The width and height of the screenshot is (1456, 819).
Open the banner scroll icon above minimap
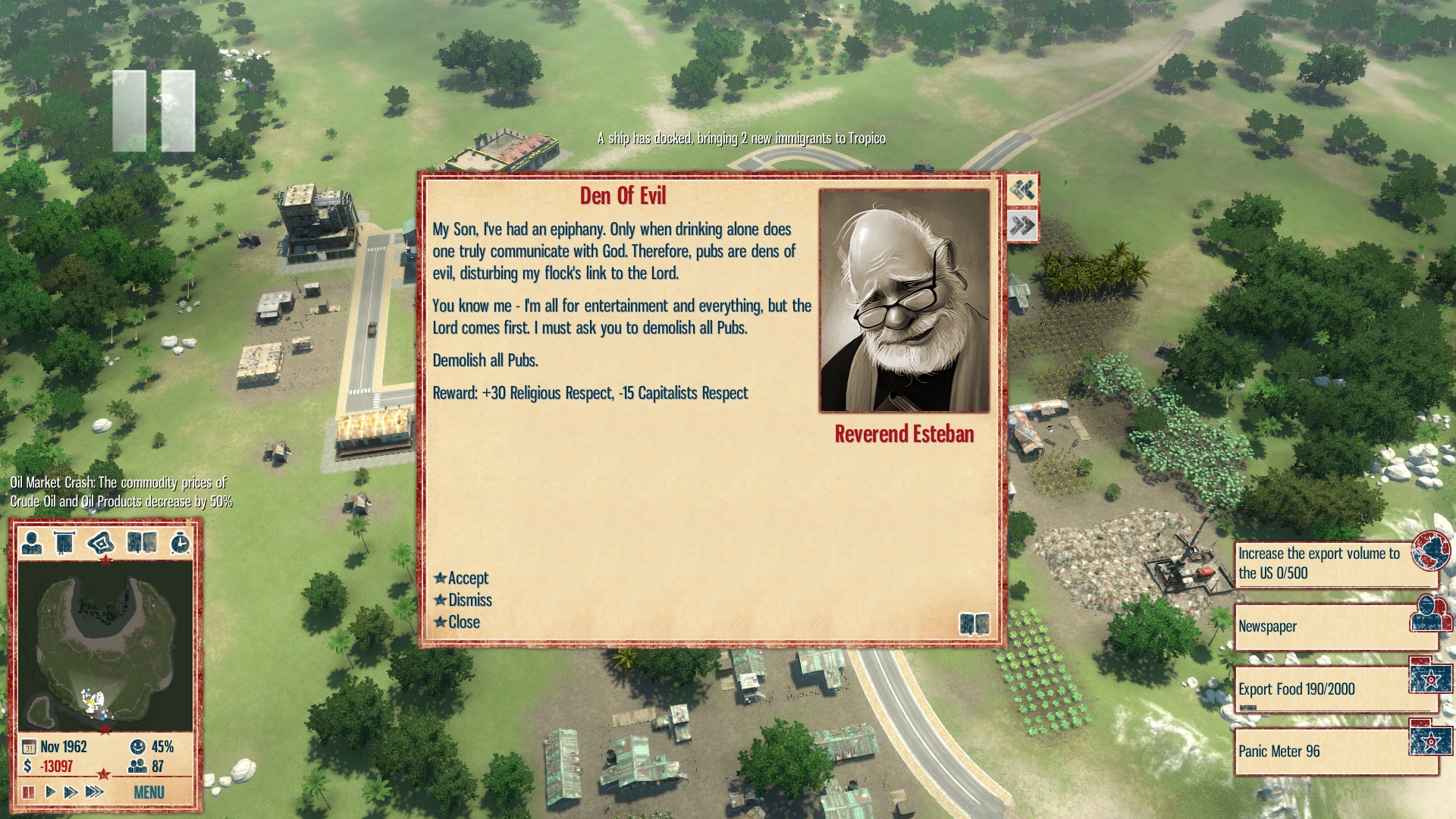[x=64, y=543]
